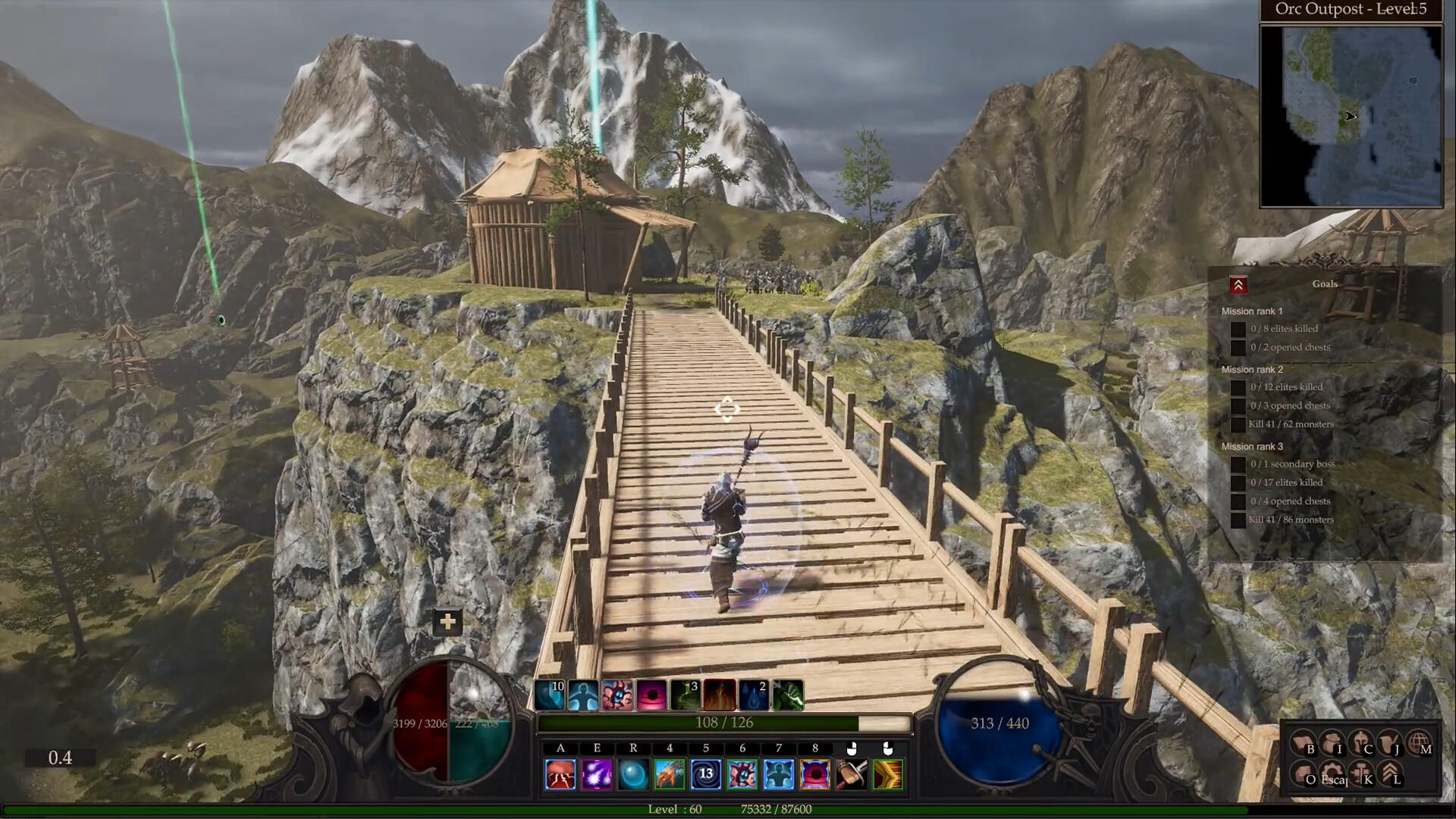The height and width of the screenshot is (819, 1456).
Task: Activate the golden chevron dash skill
Action: click(x=888, y=775)
